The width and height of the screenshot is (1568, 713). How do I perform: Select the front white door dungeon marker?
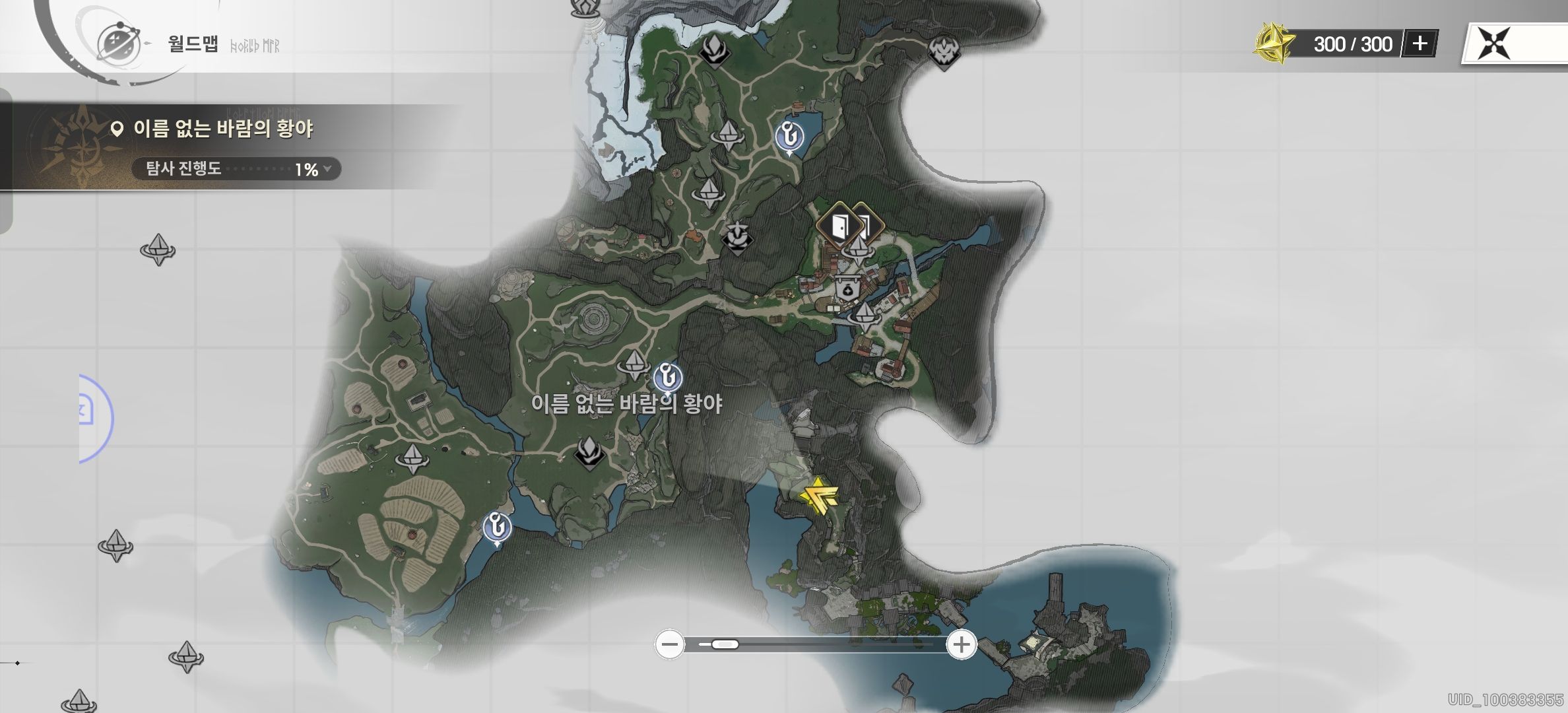[839, 226]
